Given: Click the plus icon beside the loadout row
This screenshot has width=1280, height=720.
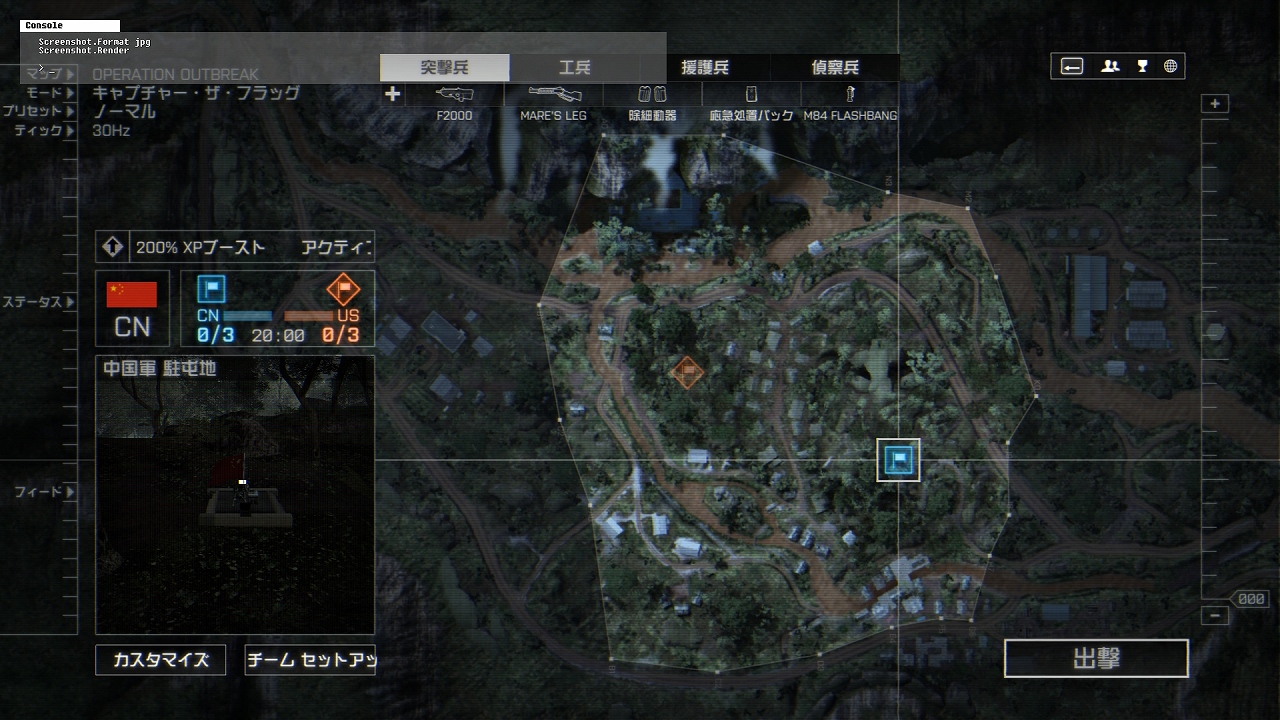Looking at the screenshot, I should click(x=393, y=94).
